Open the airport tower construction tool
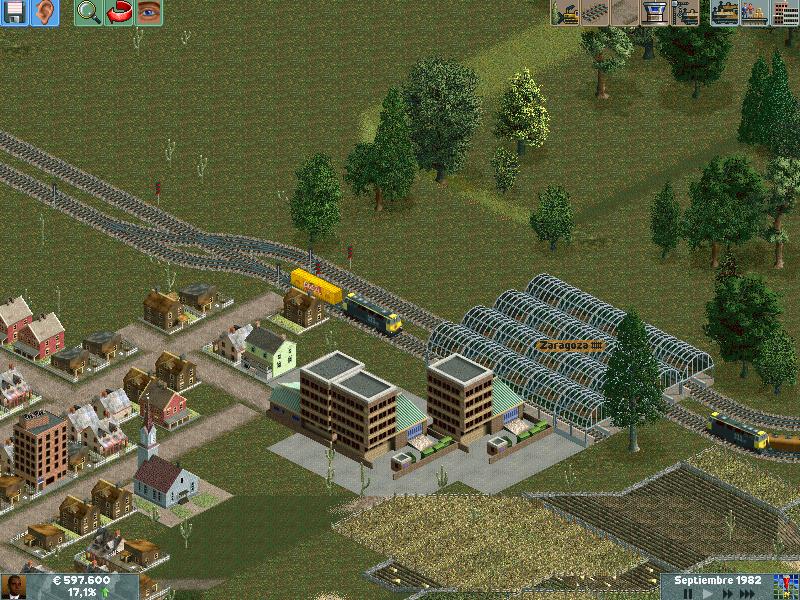Screen dimensions: 800x600 click(656, 12)
